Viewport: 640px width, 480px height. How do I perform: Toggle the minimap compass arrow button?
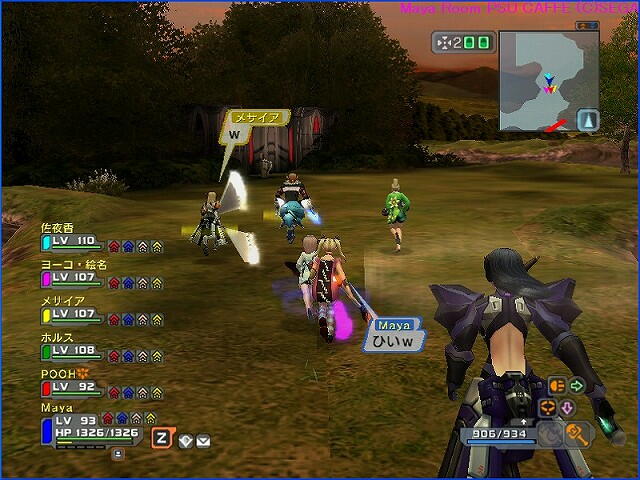coord(588,120)
